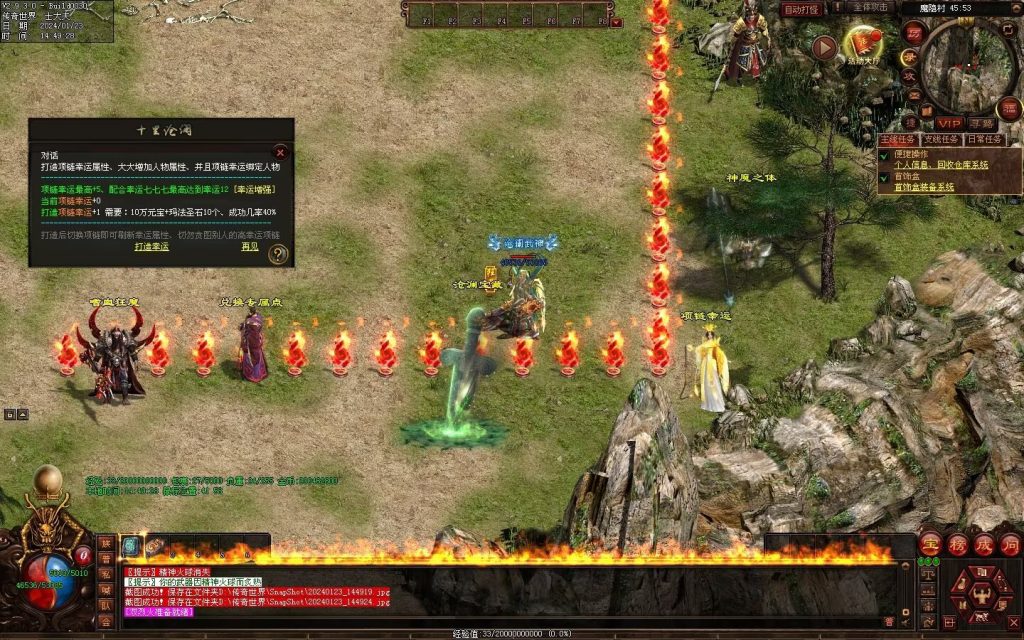Select the 再见 goodbye option
The width and height of the screenshot is (1024, 640).
[249, 246]
